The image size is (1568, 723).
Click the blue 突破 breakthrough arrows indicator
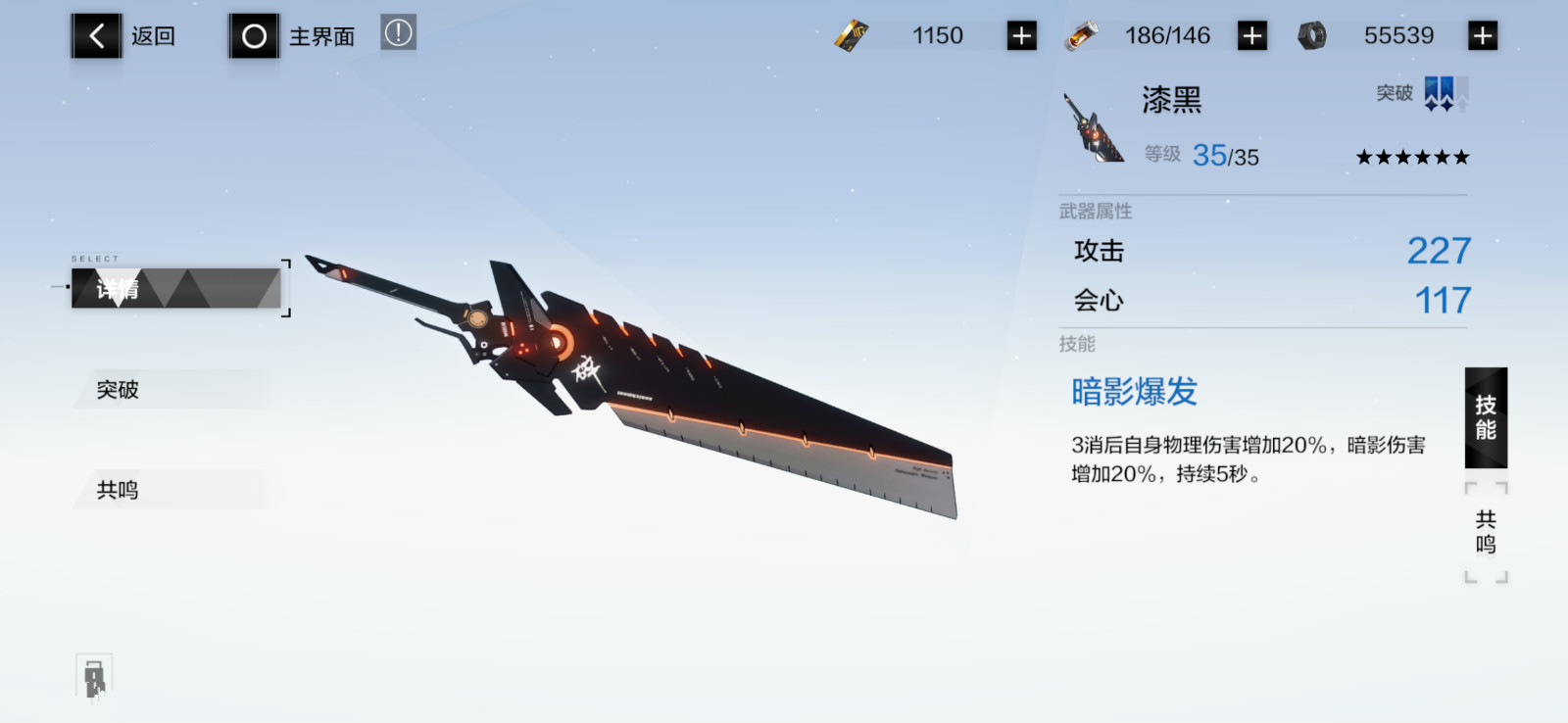coord(1439,94)
